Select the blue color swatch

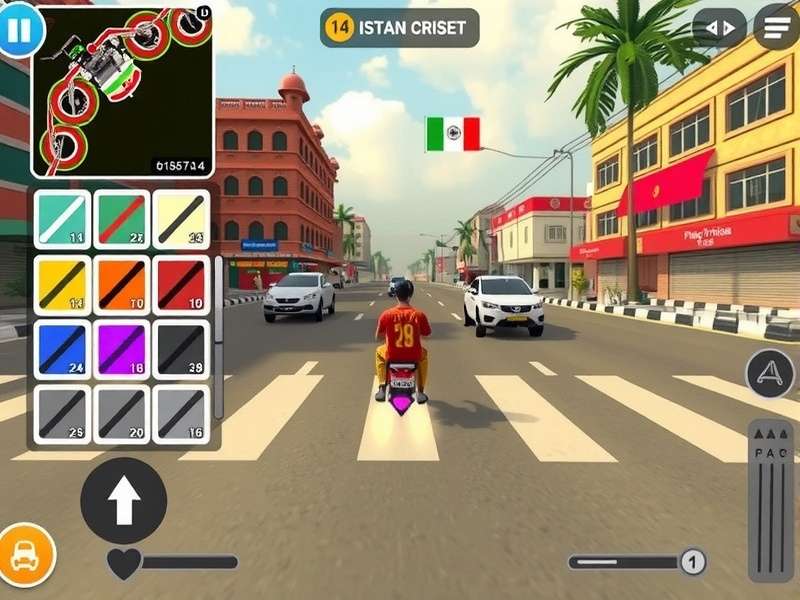click(62, 349)
